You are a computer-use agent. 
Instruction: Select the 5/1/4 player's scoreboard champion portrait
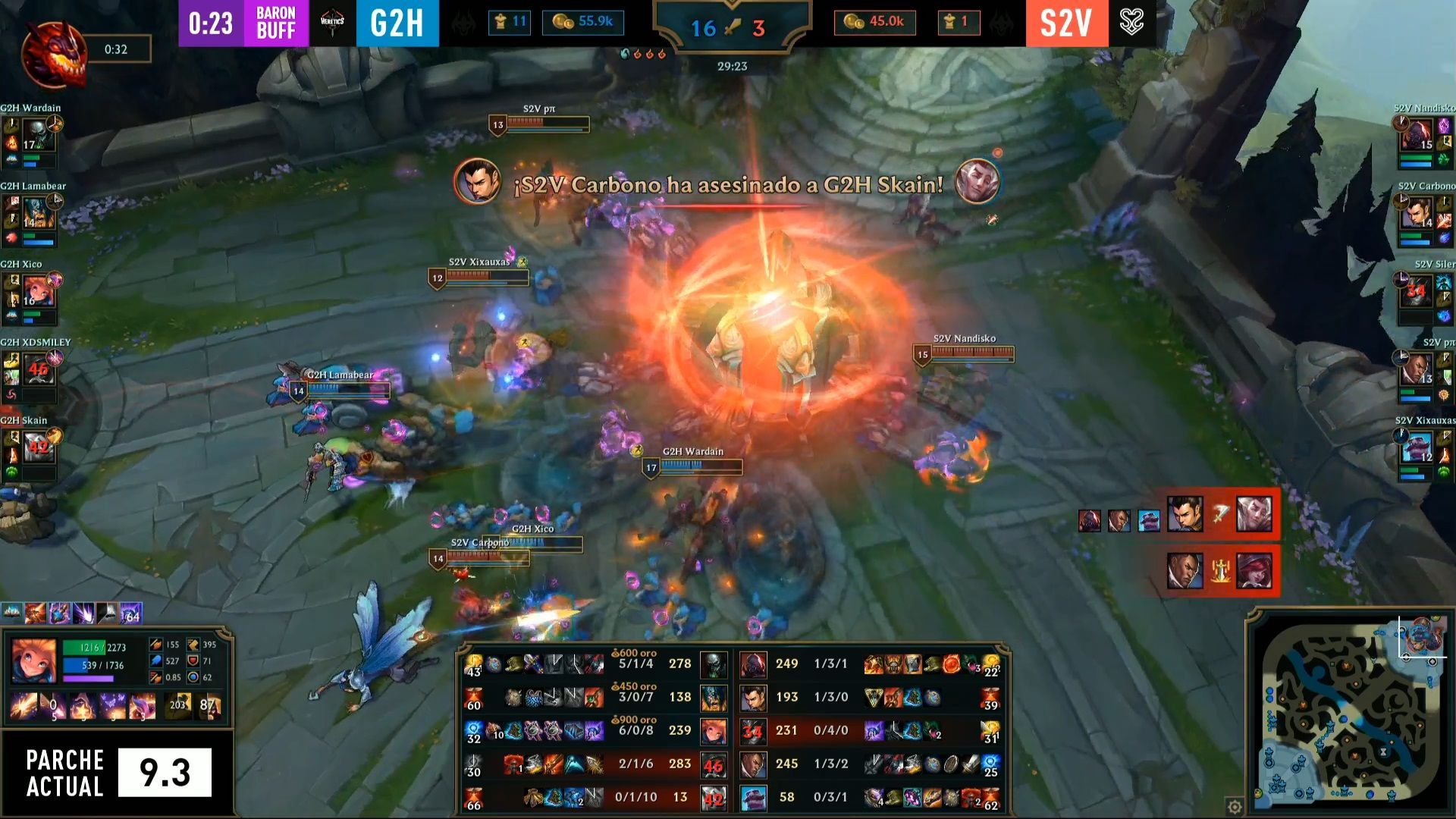[714, 664]
